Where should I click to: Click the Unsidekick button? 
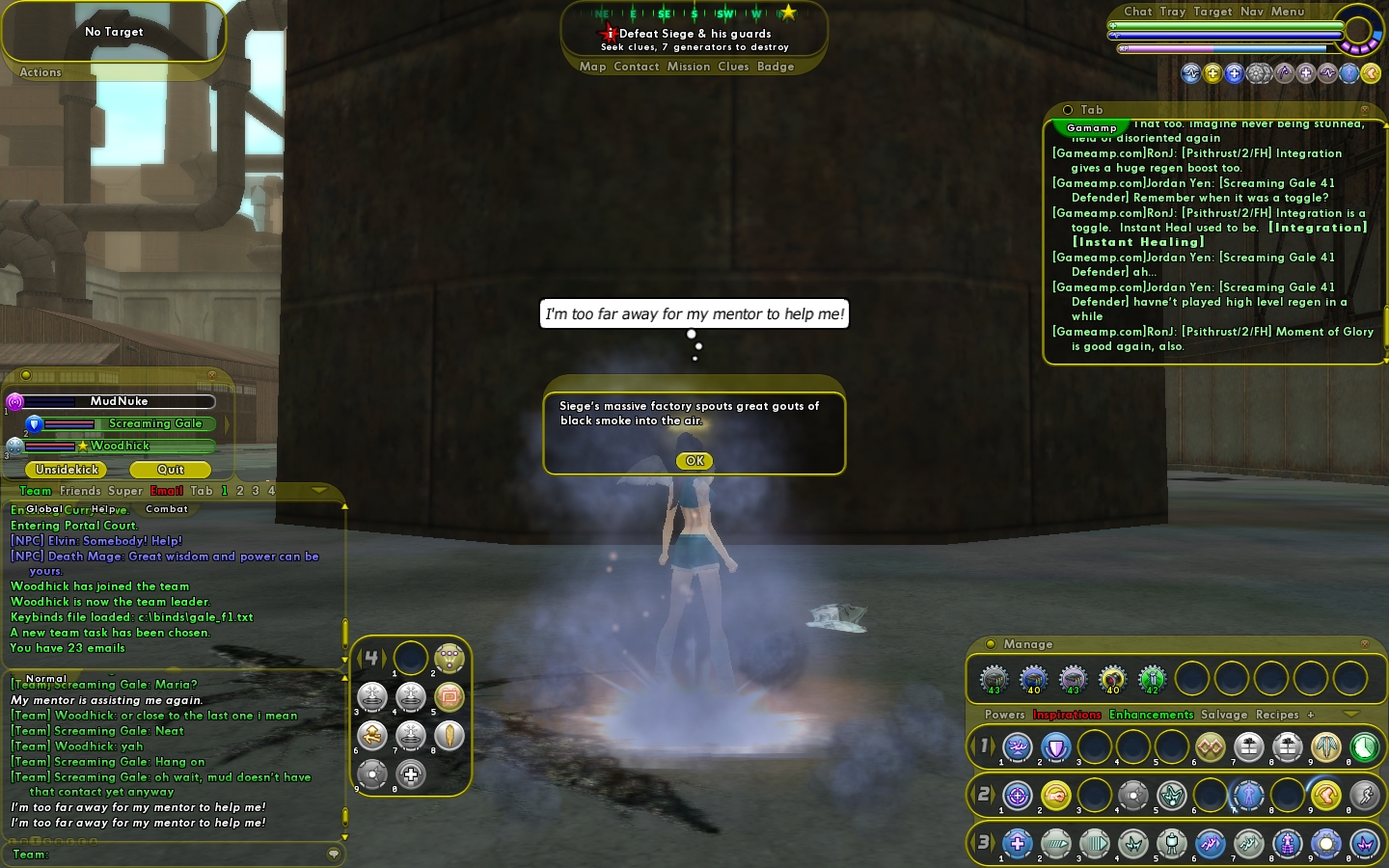pyautogui.click(x=67, y=470)
